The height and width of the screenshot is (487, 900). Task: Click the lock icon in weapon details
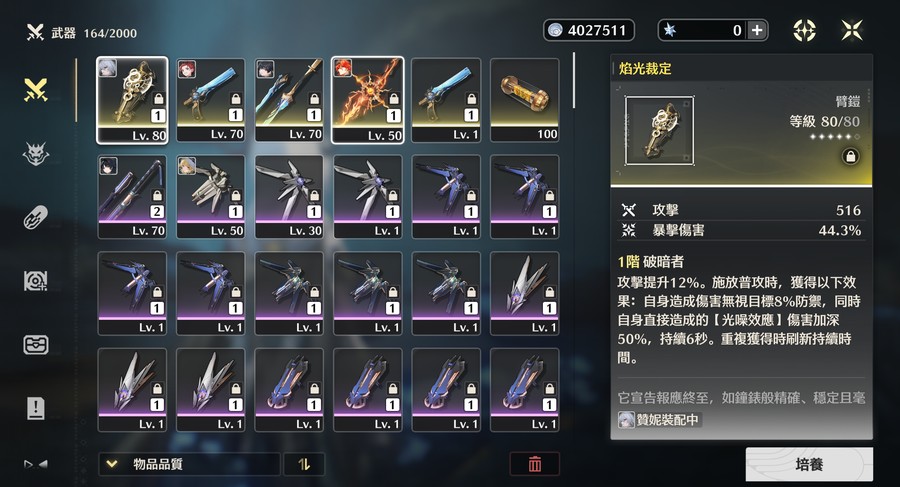click(849, 156)
